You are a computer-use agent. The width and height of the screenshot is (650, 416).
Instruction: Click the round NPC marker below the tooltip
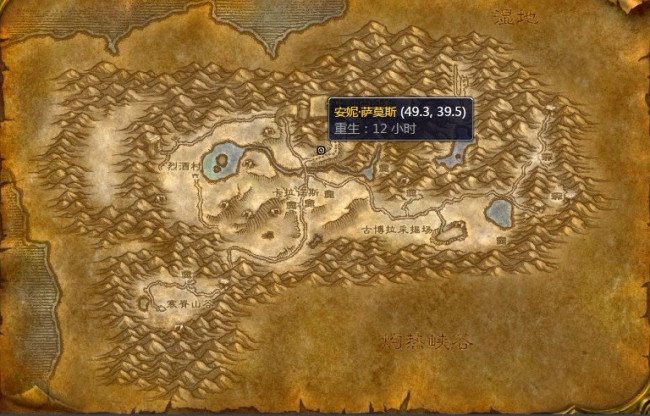(x=320, y=149)
